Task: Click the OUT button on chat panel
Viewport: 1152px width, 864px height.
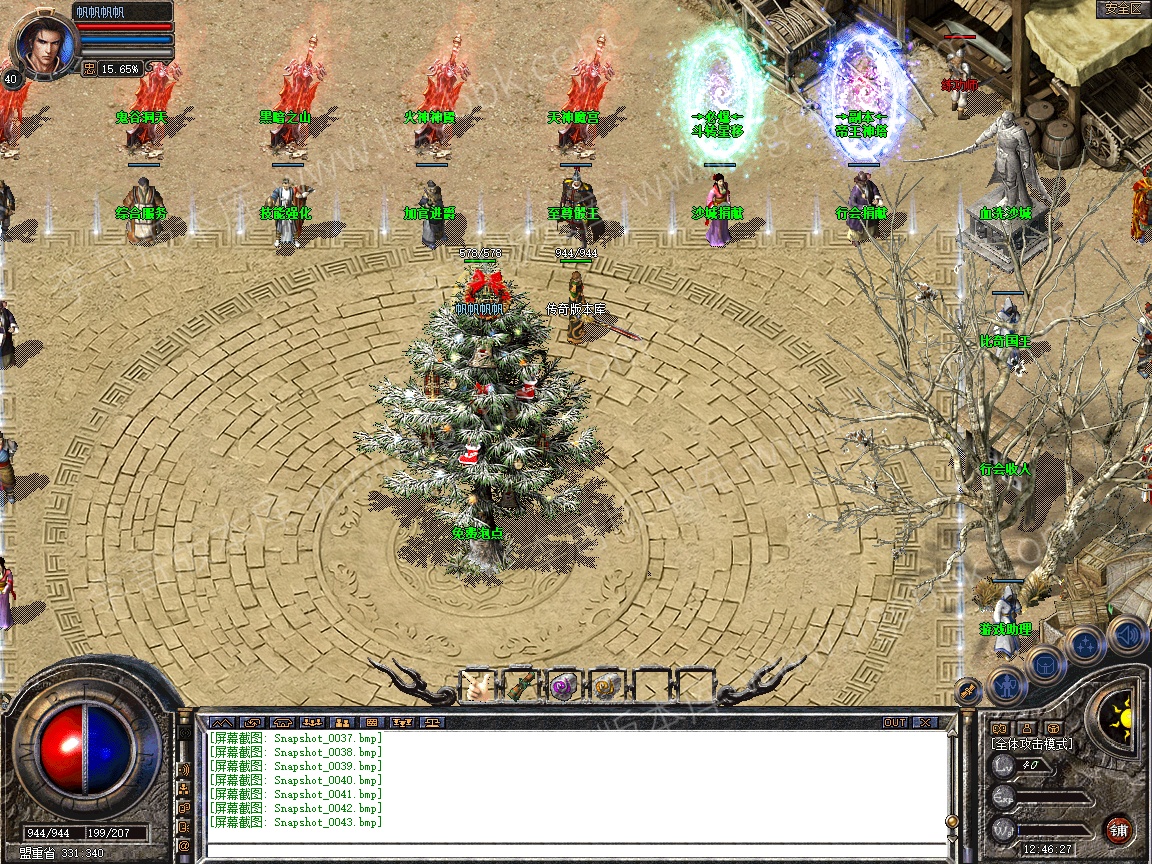Action: click(x=894, y=722)
